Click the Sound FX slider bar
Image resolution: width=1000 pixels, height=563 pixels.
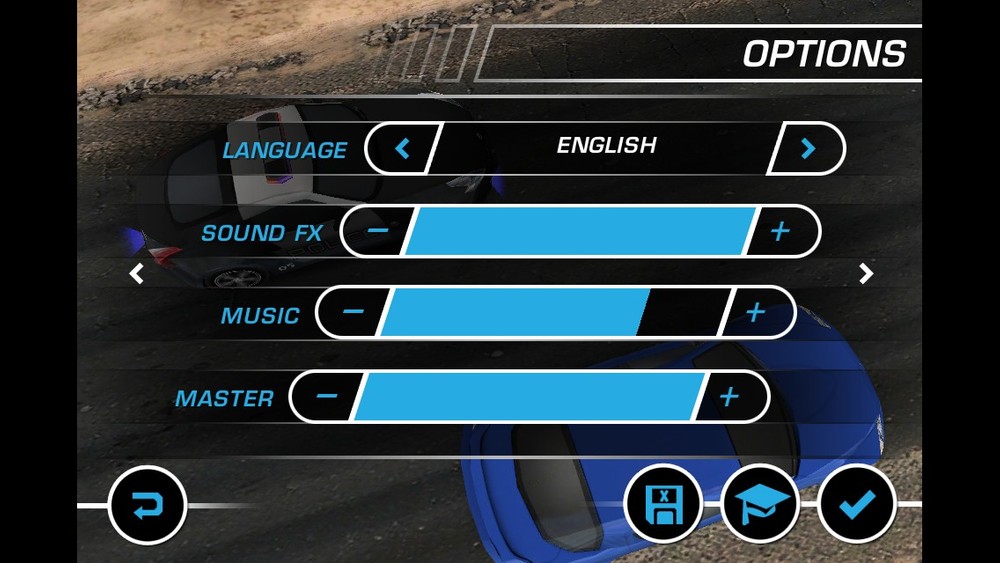(x=578, y=232)
